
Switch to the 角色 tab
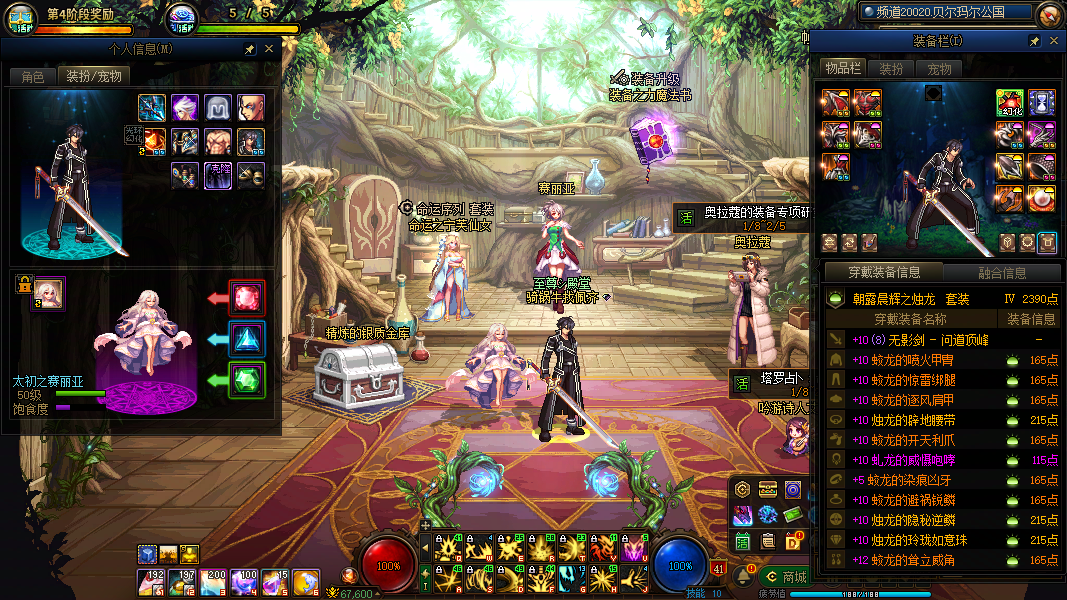[x=32, y=77]
